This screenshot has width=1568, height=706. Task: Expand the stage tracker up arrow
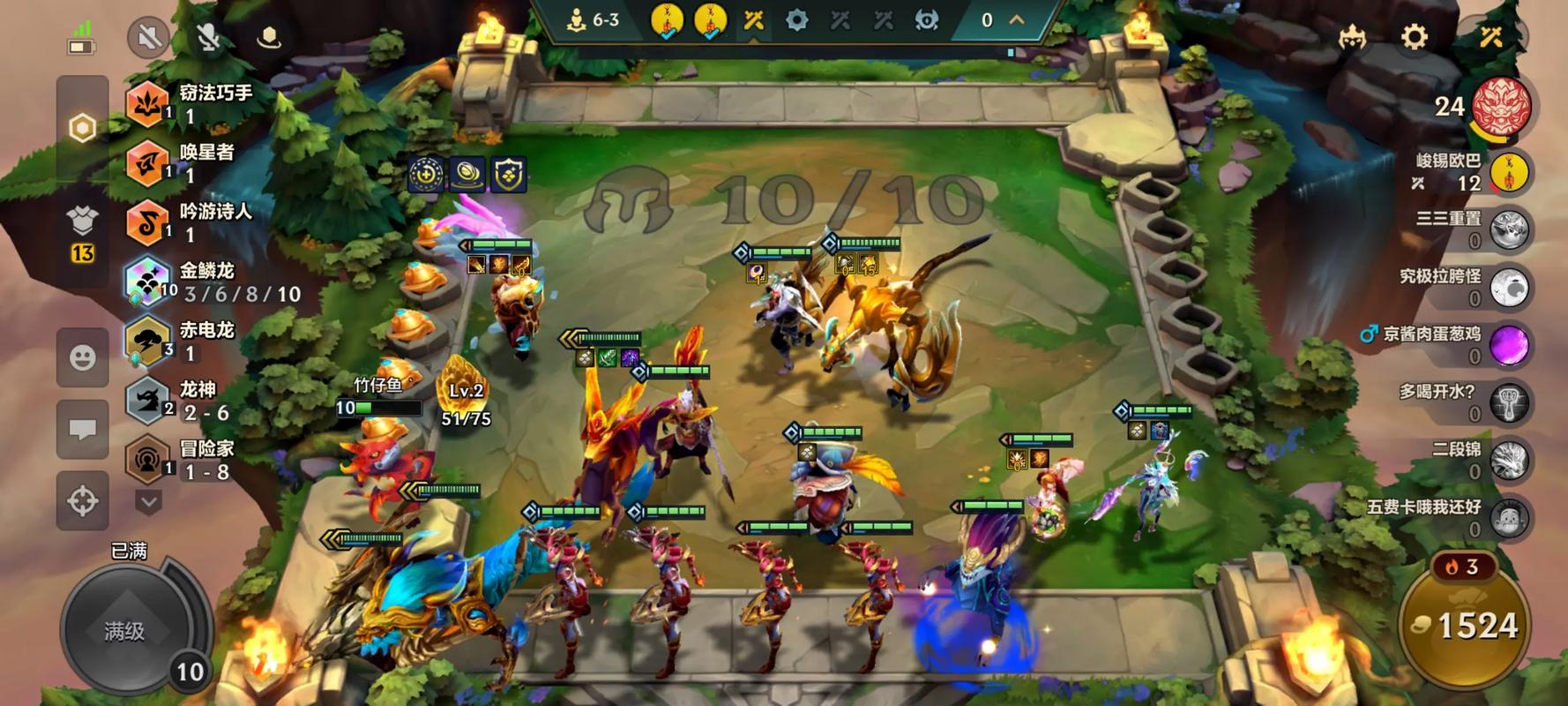pyautogui.click(x=1017, y=19)
